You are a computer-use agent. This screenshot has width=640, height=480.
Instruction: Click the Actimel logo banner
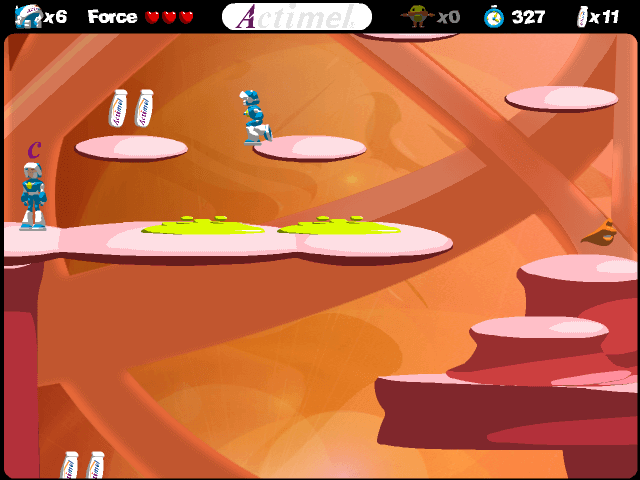(297, 16)
